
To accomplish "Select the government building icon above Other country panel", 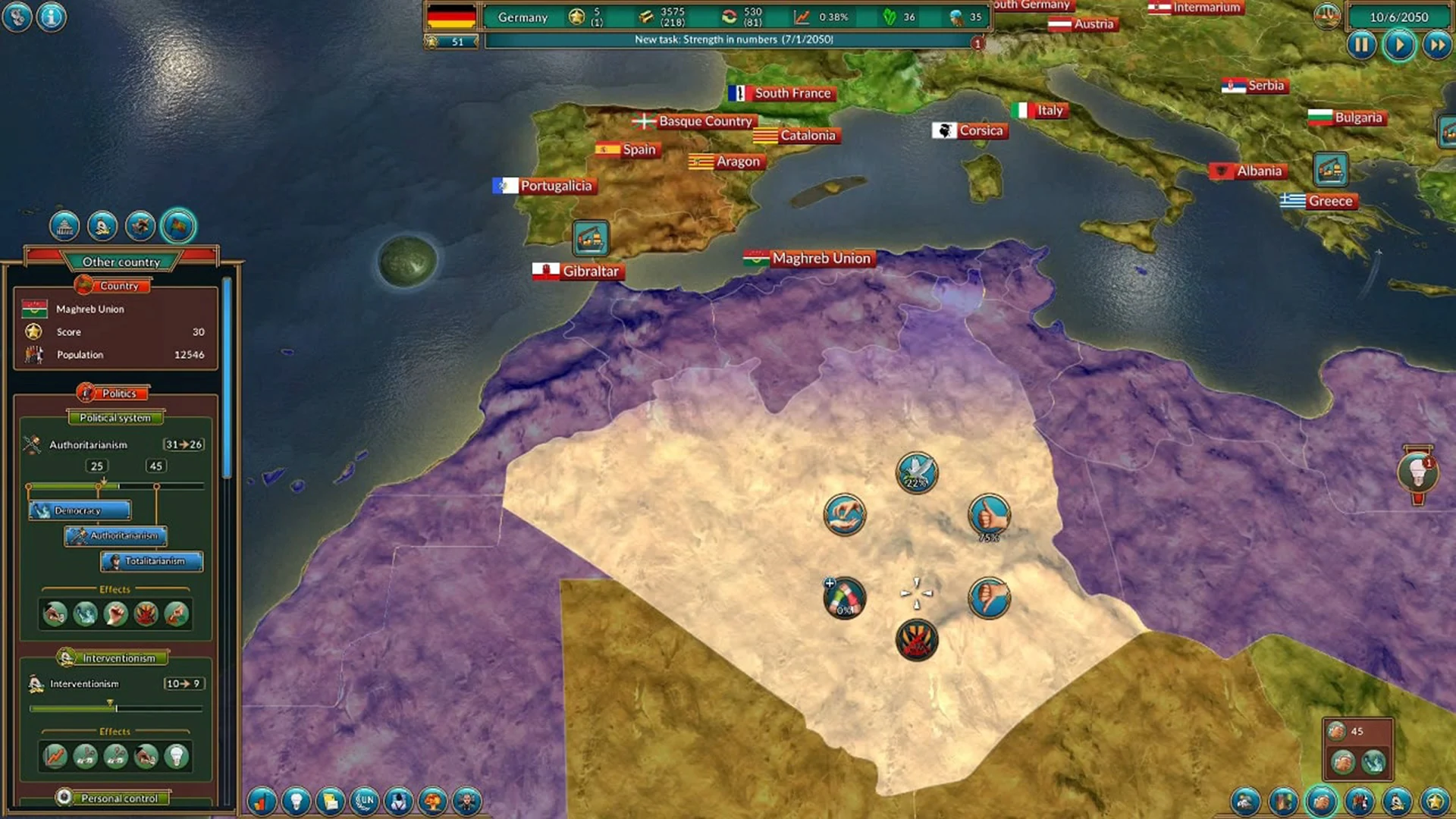I will pyautogui.click(x=65, y=226).
